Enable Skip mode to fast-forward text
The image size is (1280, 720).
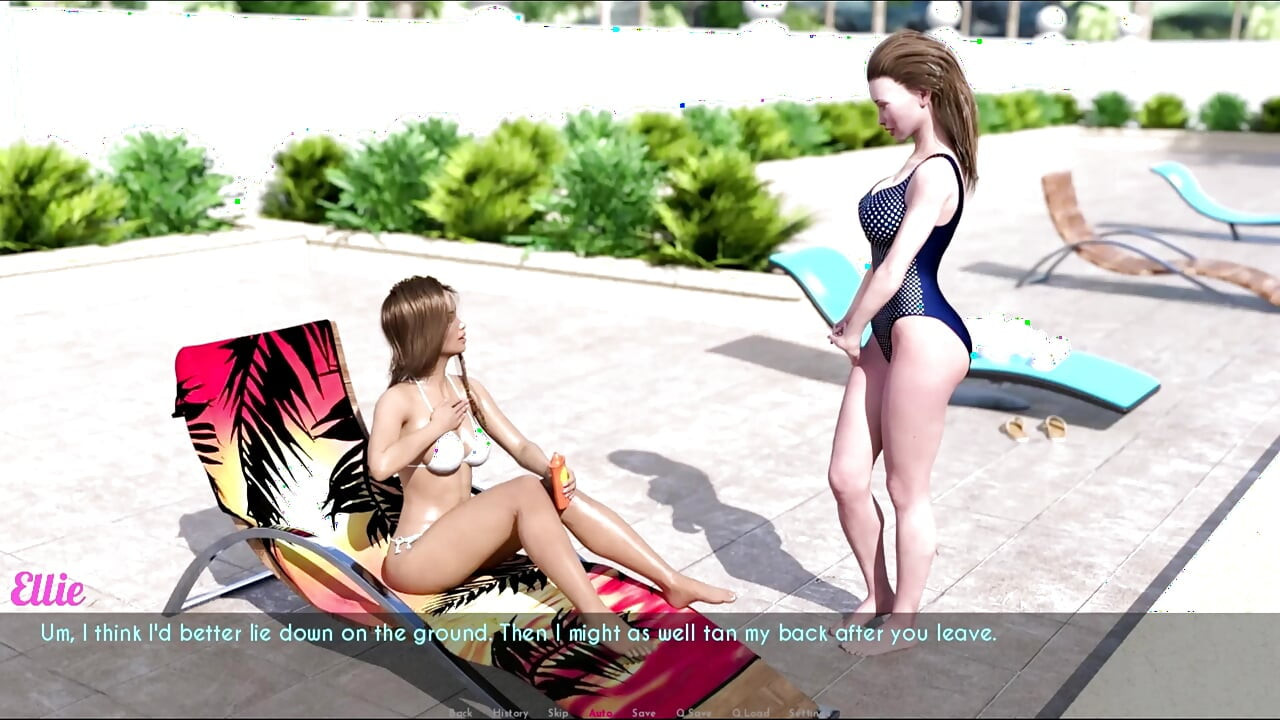[557, 713]
